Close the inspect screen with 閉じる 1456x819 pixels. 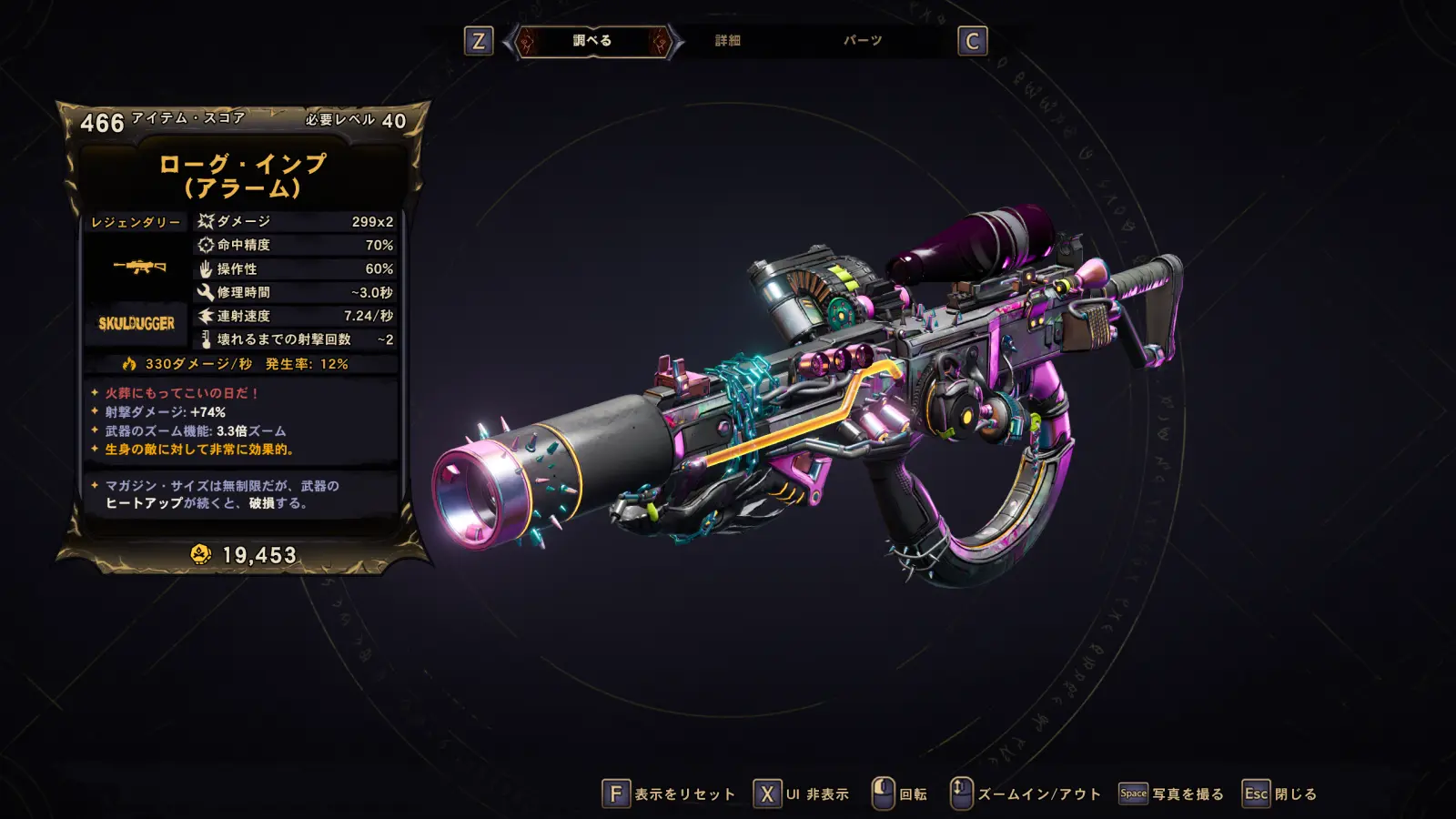pyautogui.click(x=1280, y=794)
